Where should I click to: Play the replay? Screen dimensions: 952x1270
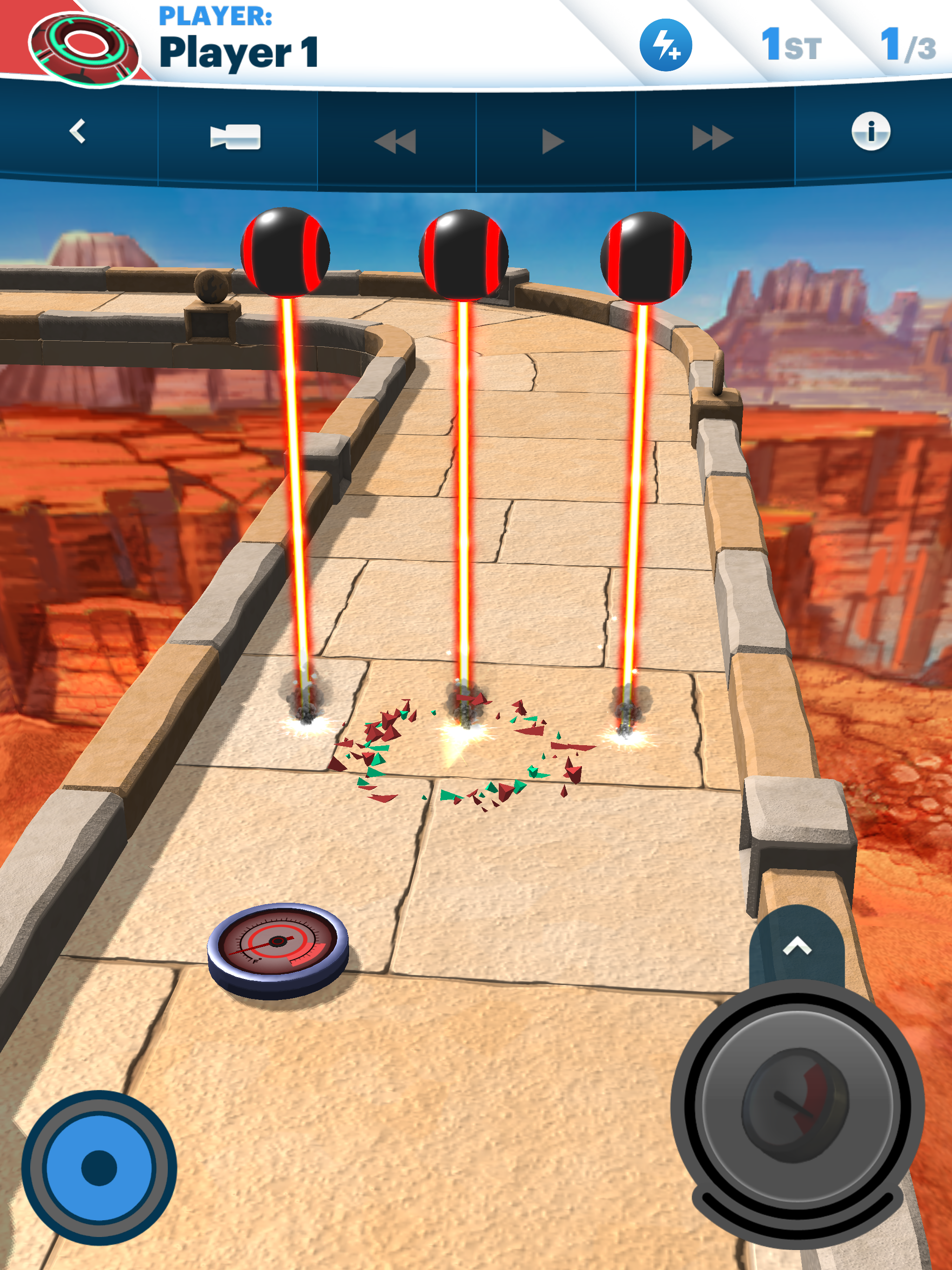pos(552,141)
